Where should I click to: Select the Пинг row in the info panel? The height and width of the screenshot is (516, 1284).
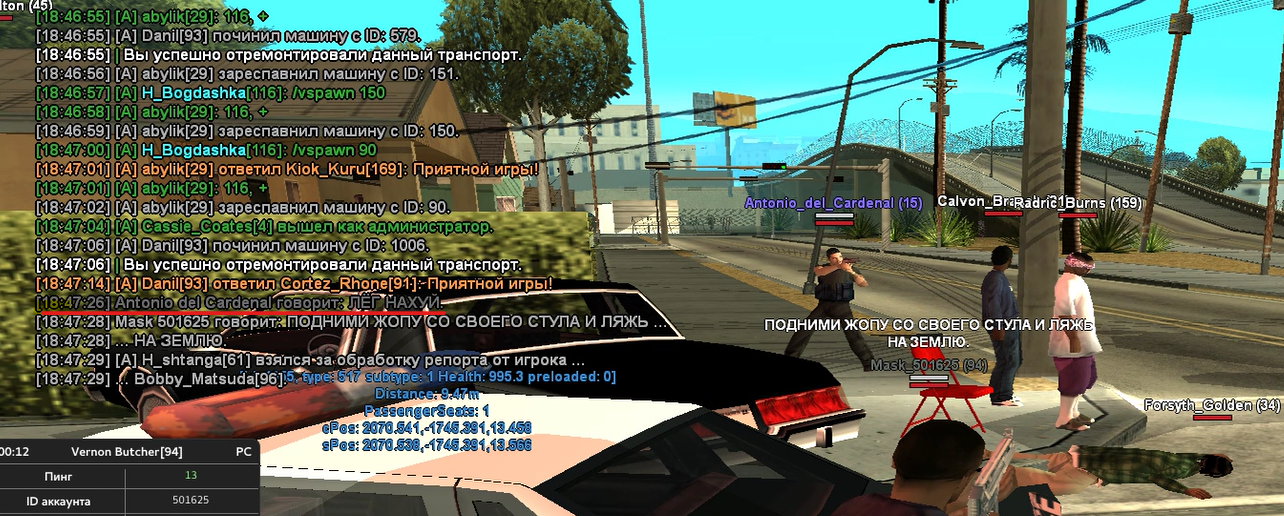pos(129,476)
